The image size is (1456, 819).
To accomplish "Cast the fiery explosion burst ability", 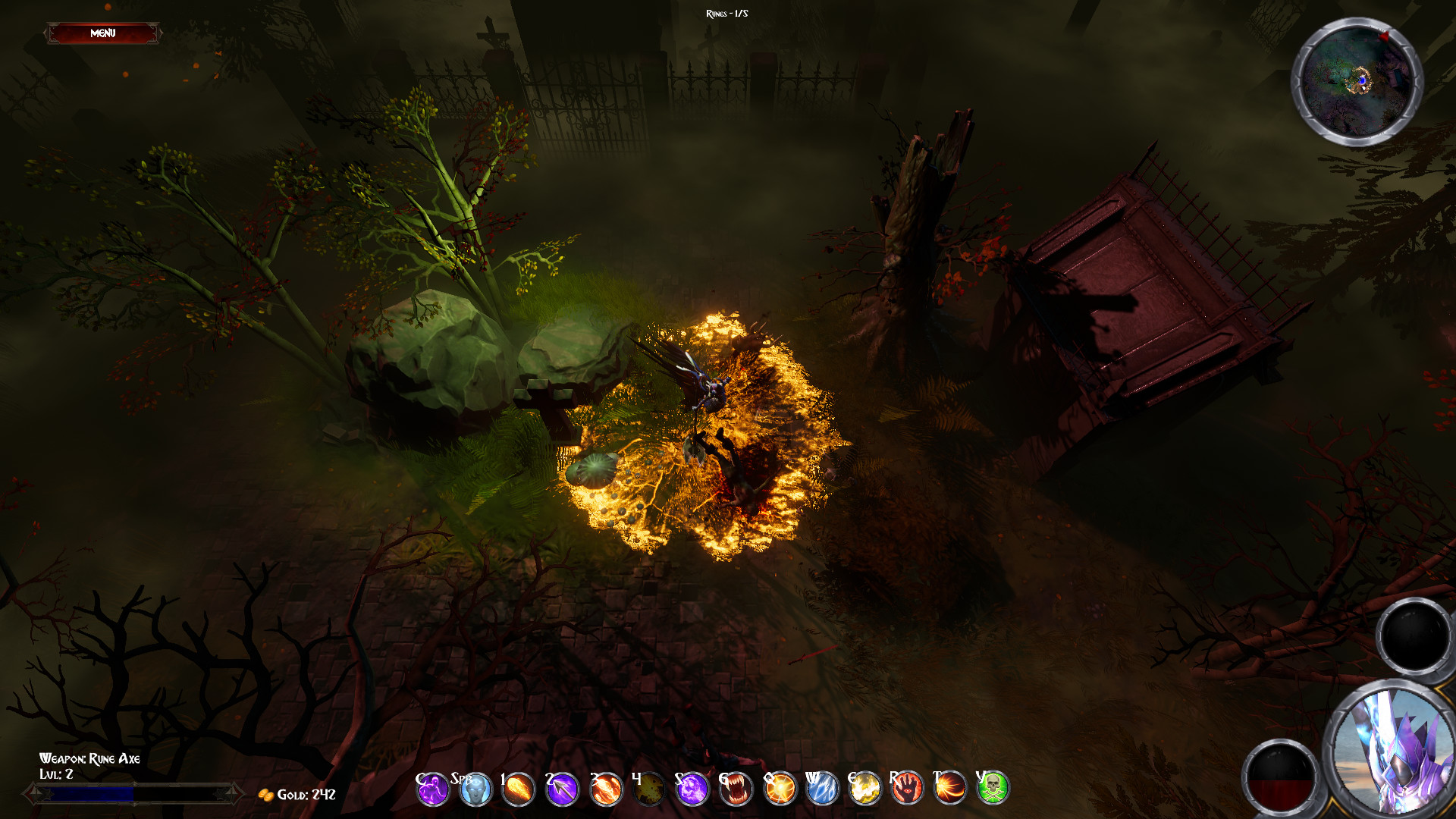I will point(950,789).
